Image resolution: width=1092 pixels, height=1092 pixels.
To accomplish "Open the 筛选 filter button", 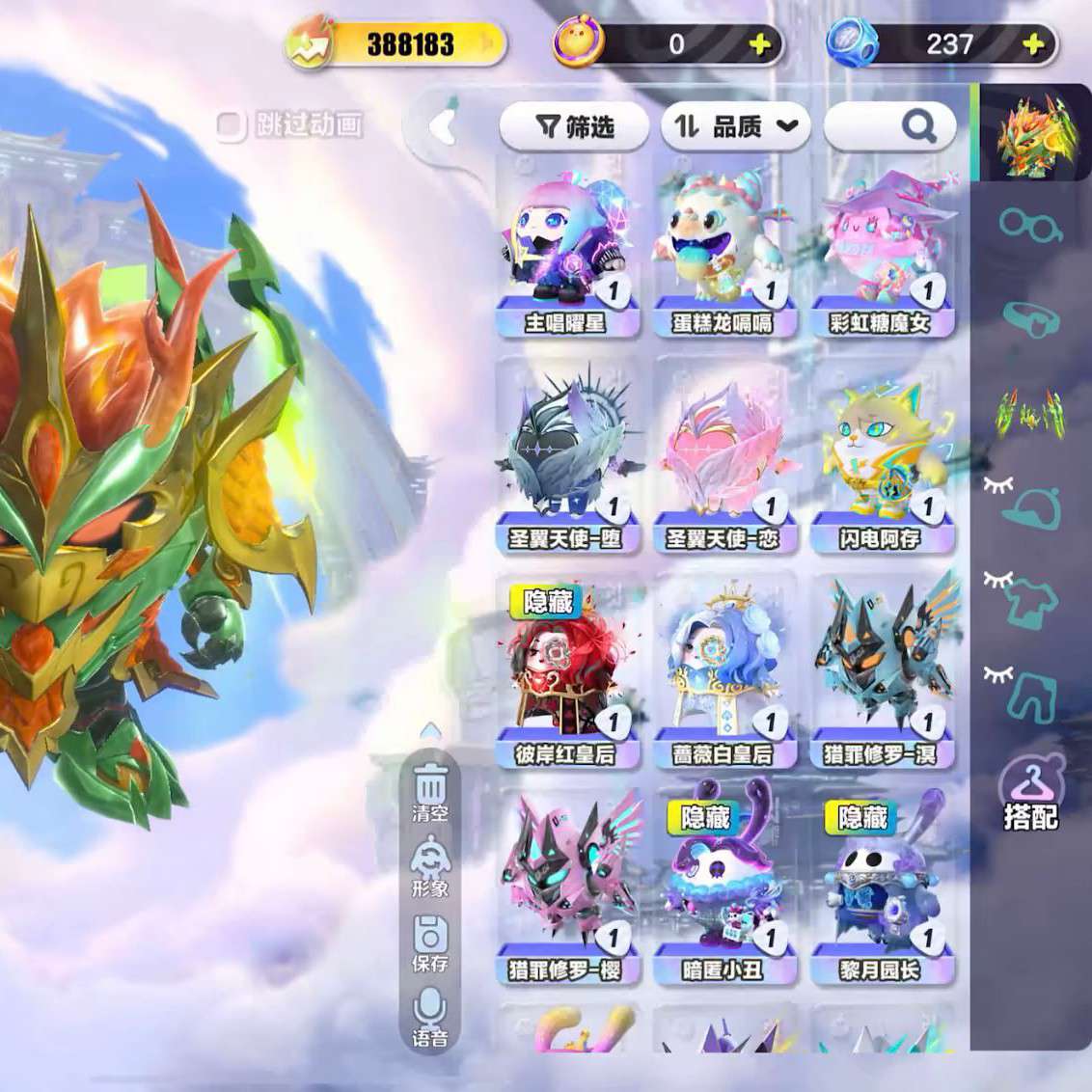I will click(574, 126).
